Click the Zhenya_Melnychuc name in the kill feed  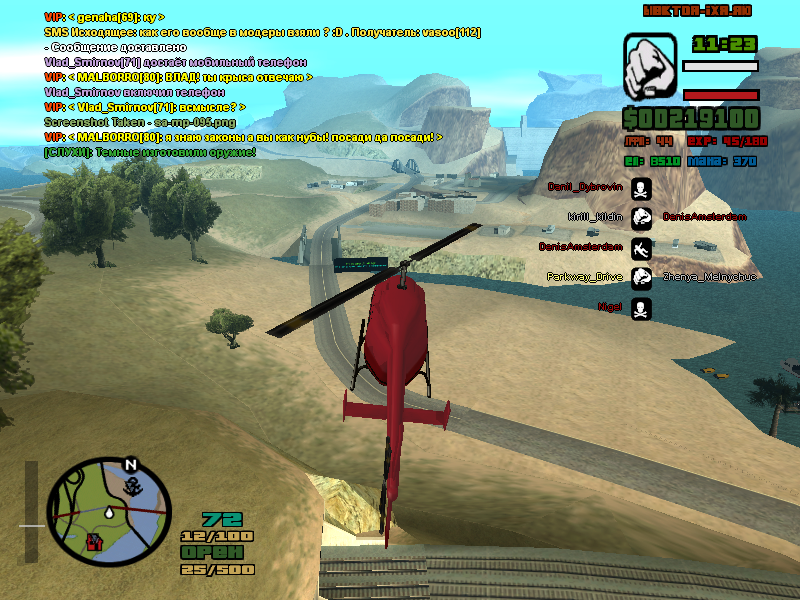[x=710, y=277]
